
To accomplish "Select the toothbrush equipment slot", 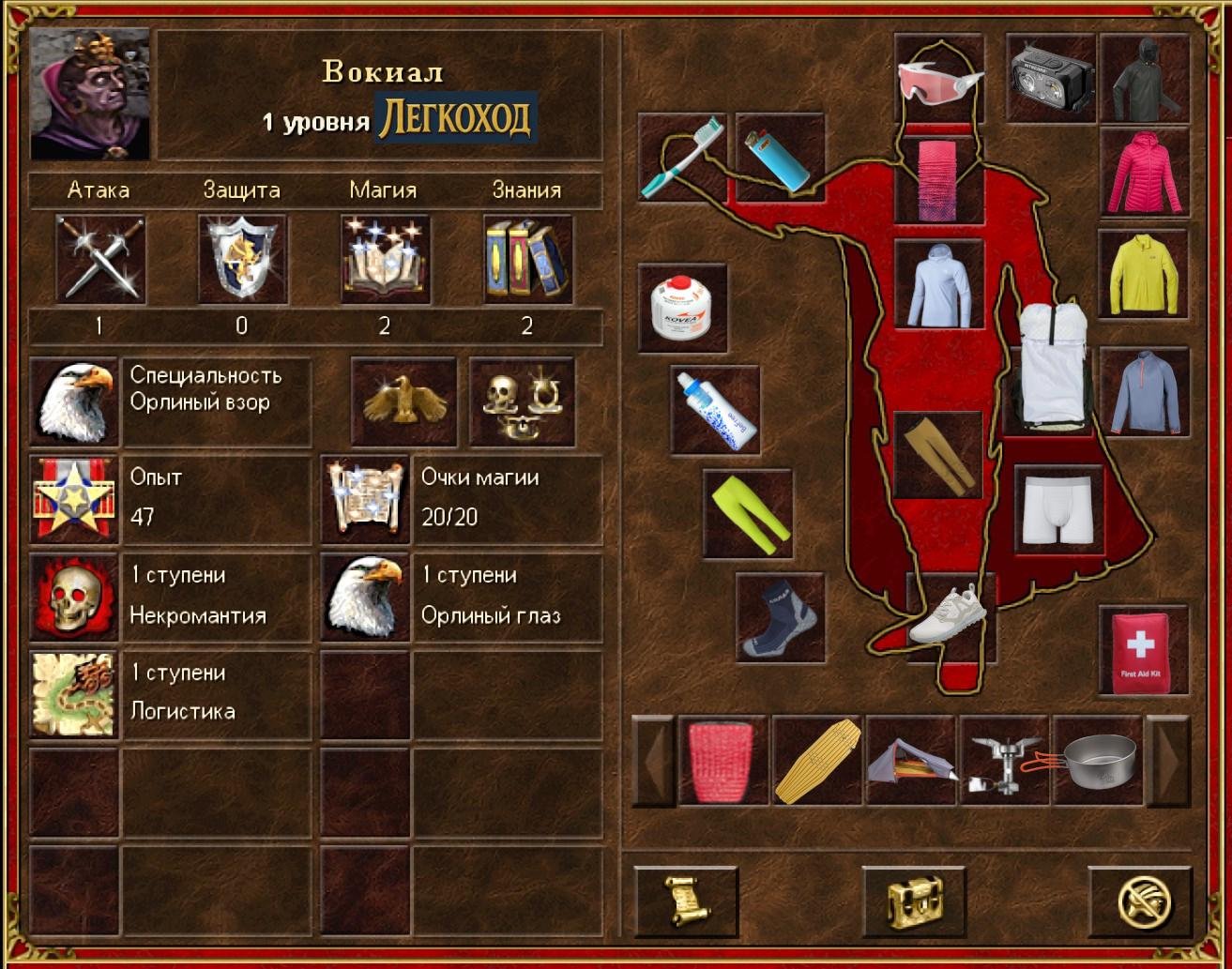I will tap(682, 158).
